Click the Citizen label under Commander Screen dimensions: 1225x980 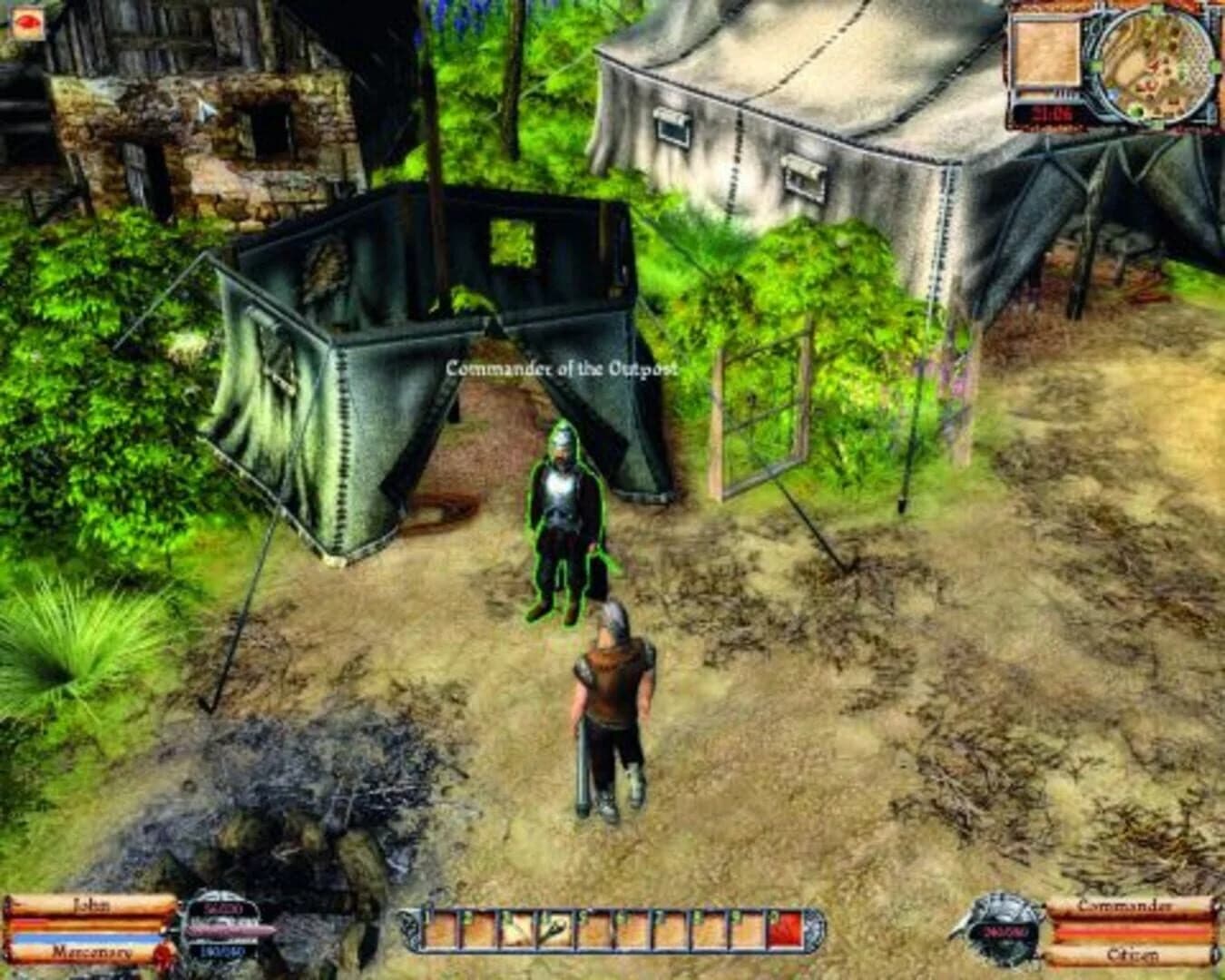tap(1132, 955)
